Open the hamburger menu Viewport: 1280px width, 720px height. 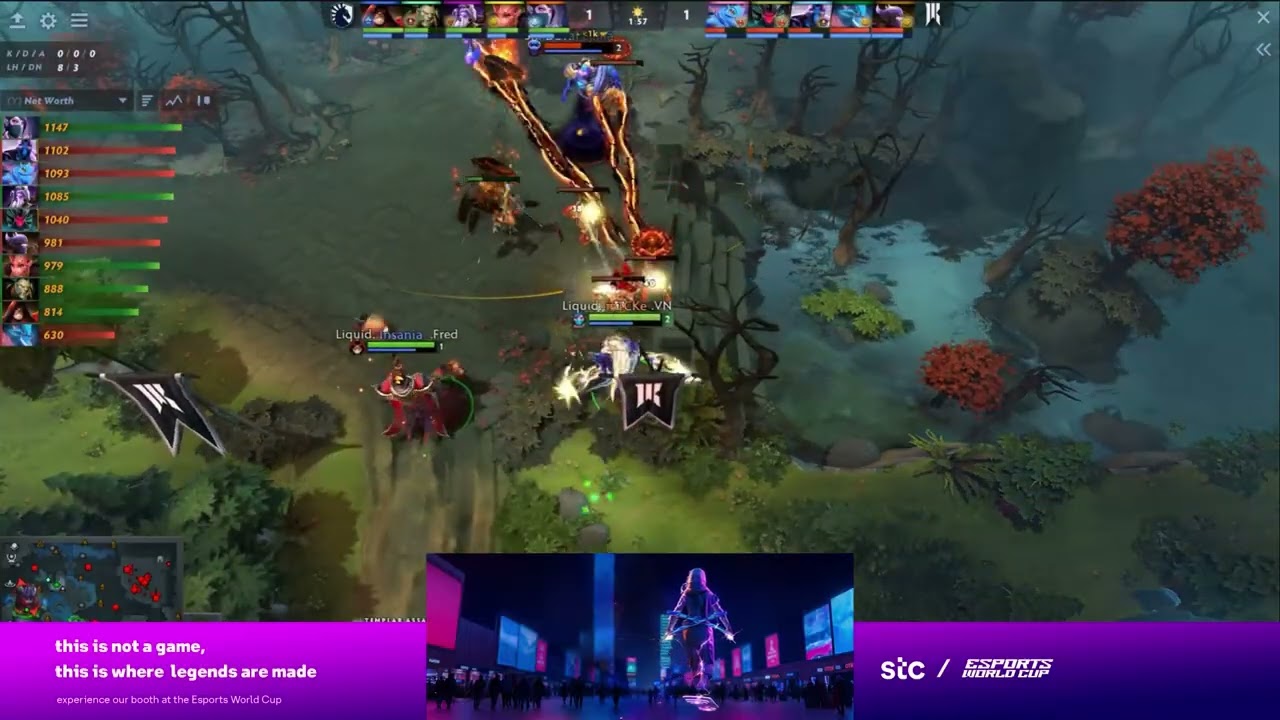click(x=79, y=20)
